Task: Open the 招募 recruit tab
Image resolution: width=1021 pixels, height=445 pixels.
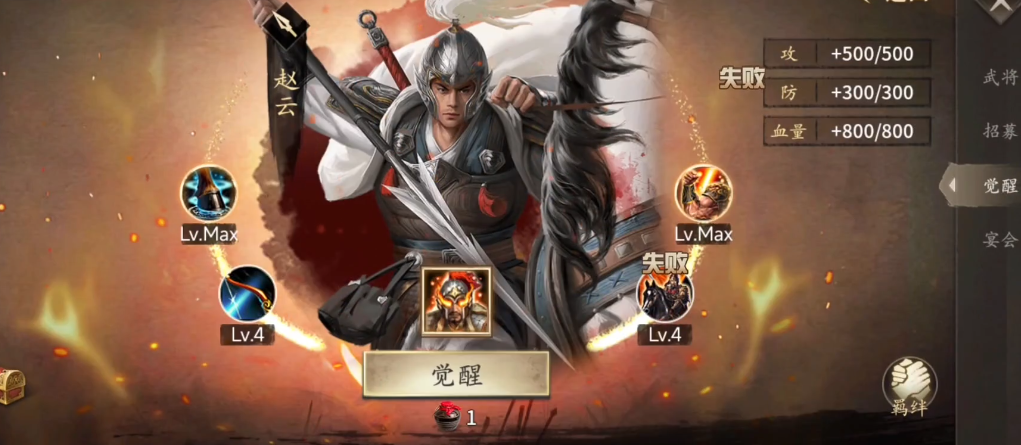Action: 999,130
